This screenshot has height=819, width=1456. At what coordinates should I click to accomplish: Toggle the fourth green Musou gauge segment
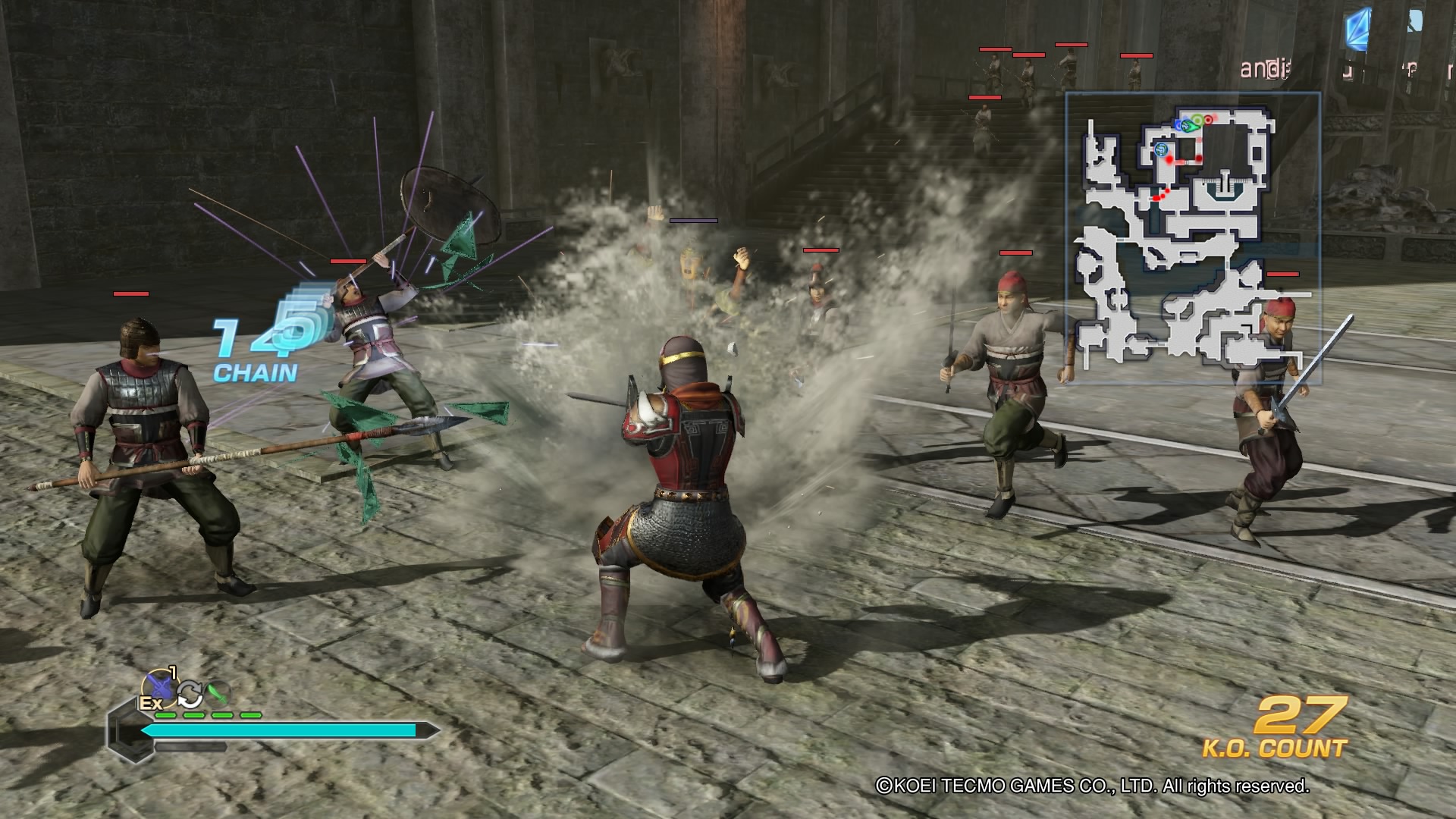(250, 715)
